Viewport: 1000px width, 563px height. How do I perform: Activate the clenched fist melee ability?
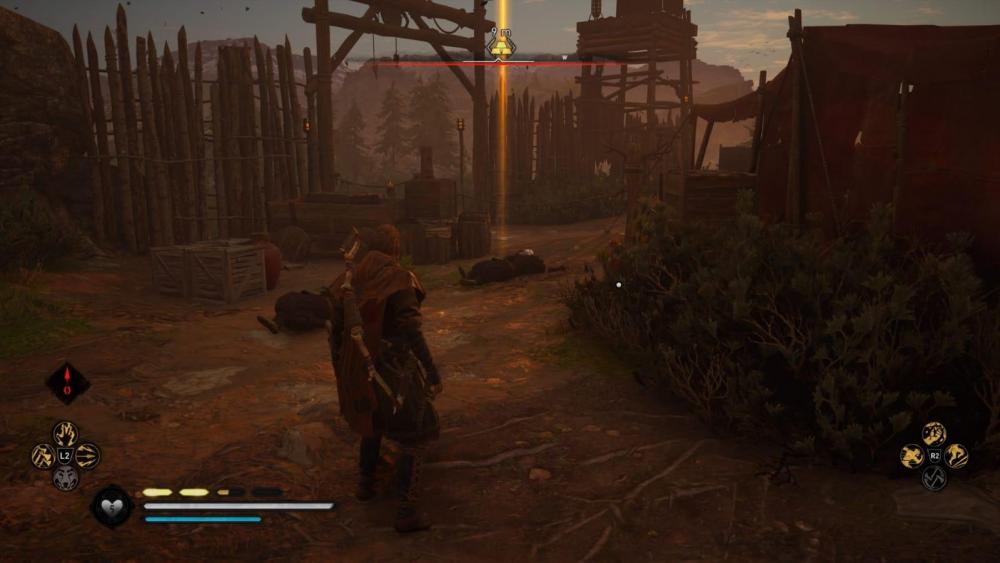(934, 433)
